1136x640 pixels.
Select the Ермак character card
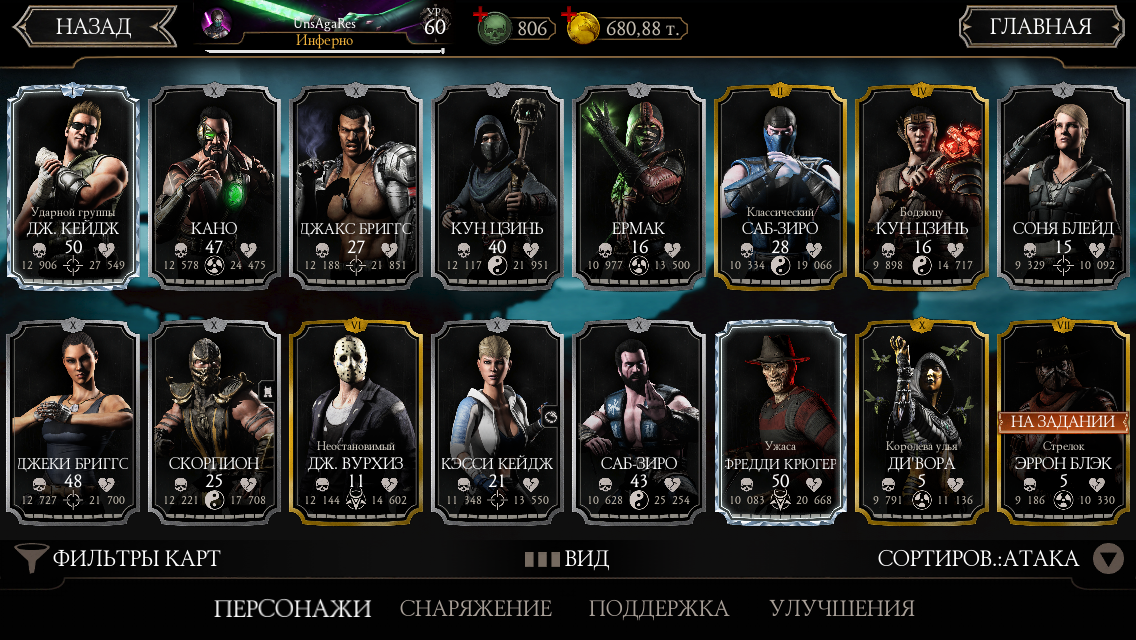640,185
